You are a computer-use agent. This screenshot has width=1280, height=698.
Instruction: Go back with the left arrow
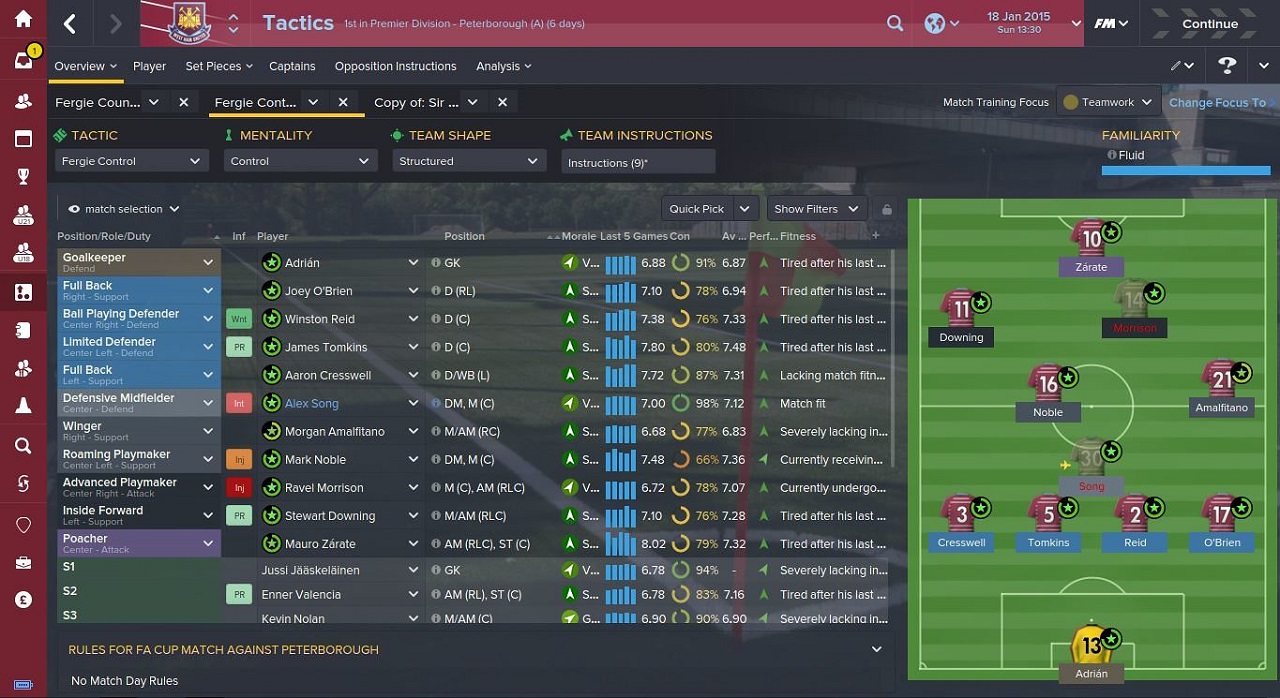tap(70, 24)
